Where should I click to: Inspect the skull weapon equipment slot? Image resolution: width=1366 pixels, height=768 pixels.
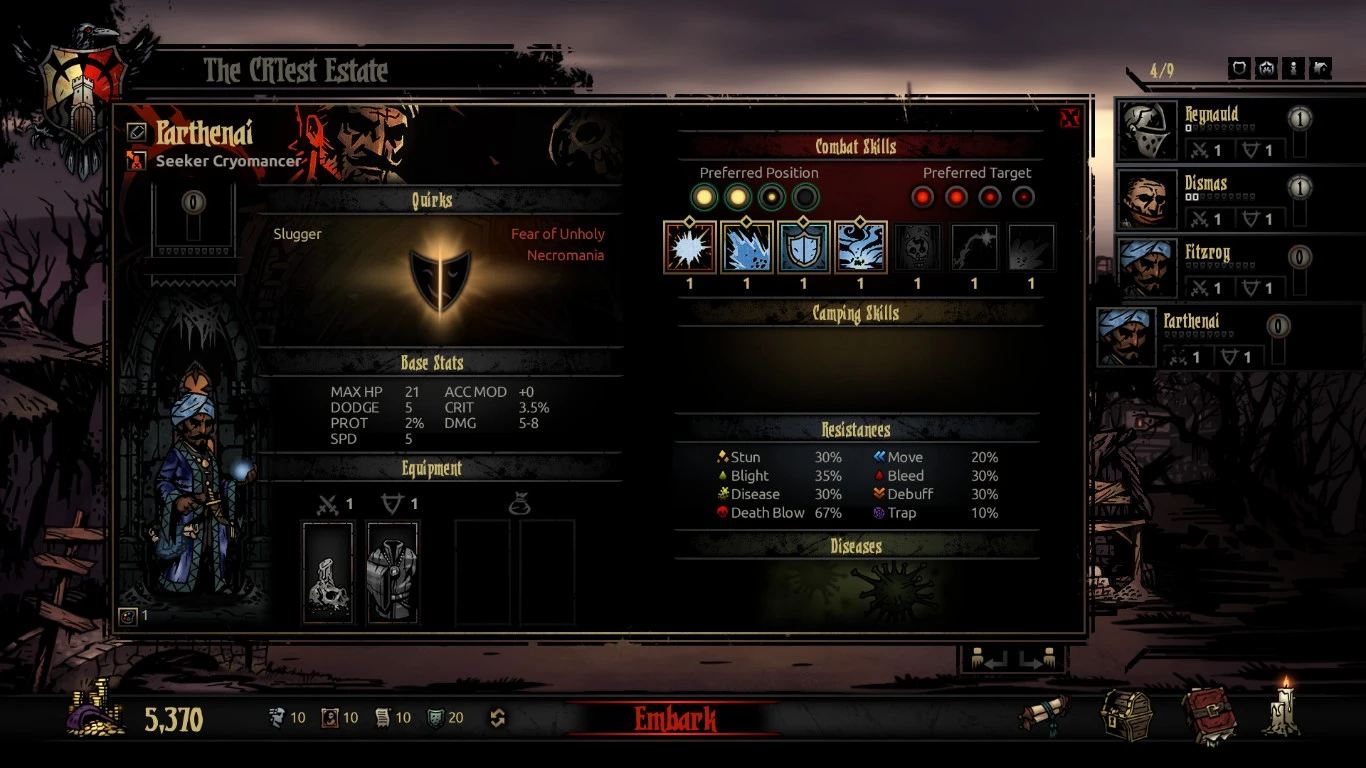pos(328,573)
